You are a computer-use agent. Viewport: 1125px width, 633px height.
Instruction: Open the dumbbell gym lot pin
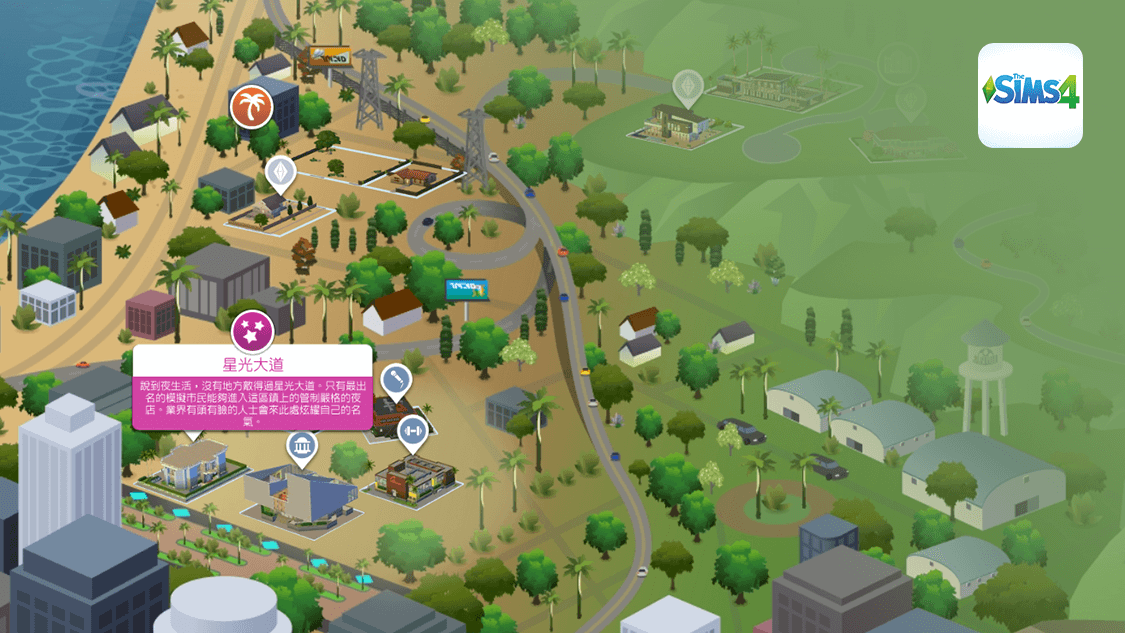coord(412,432)
